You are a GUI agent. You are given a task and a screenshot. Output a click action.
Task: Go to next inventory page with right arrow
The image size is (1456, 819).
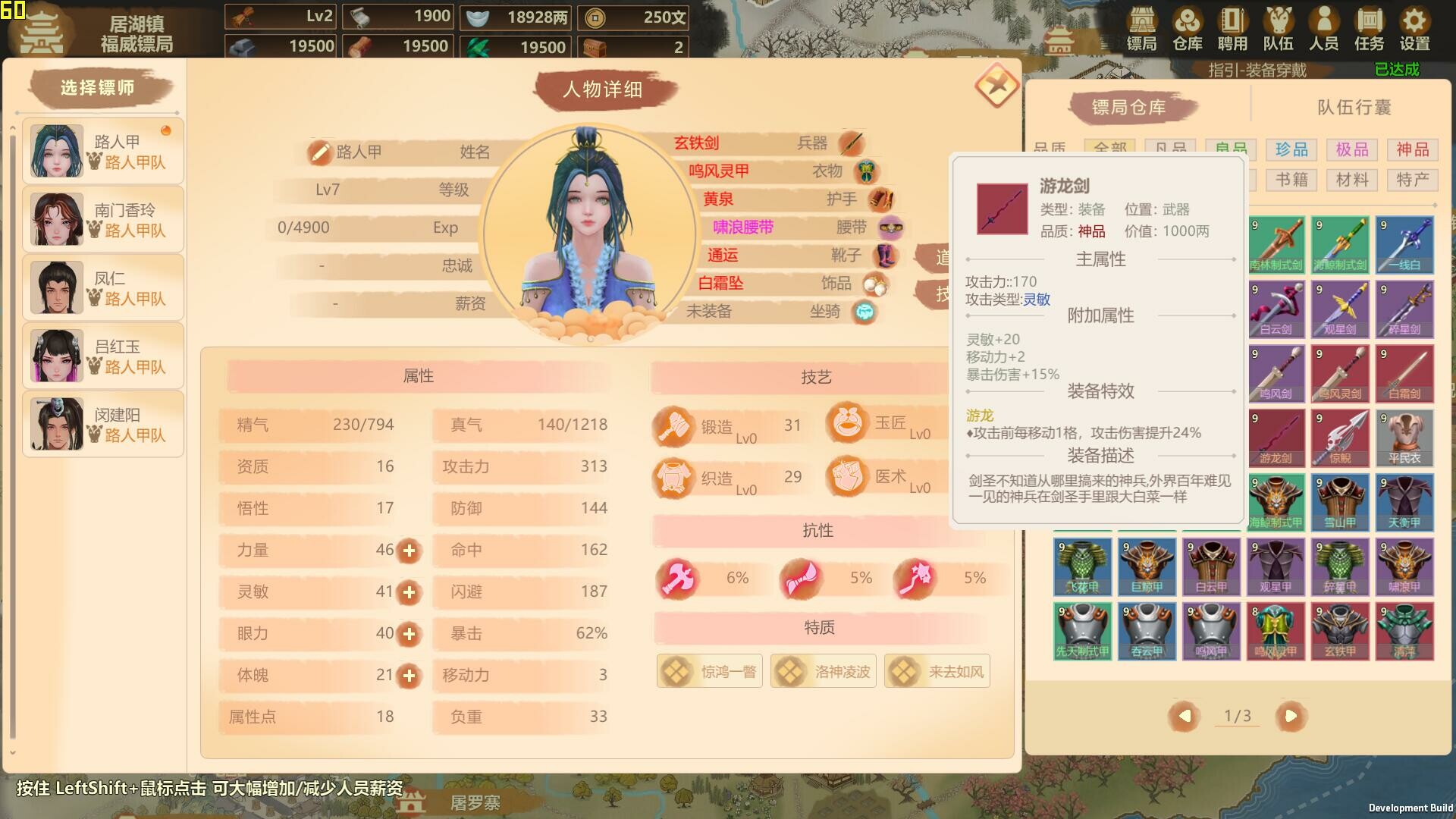click(1291, 715)
